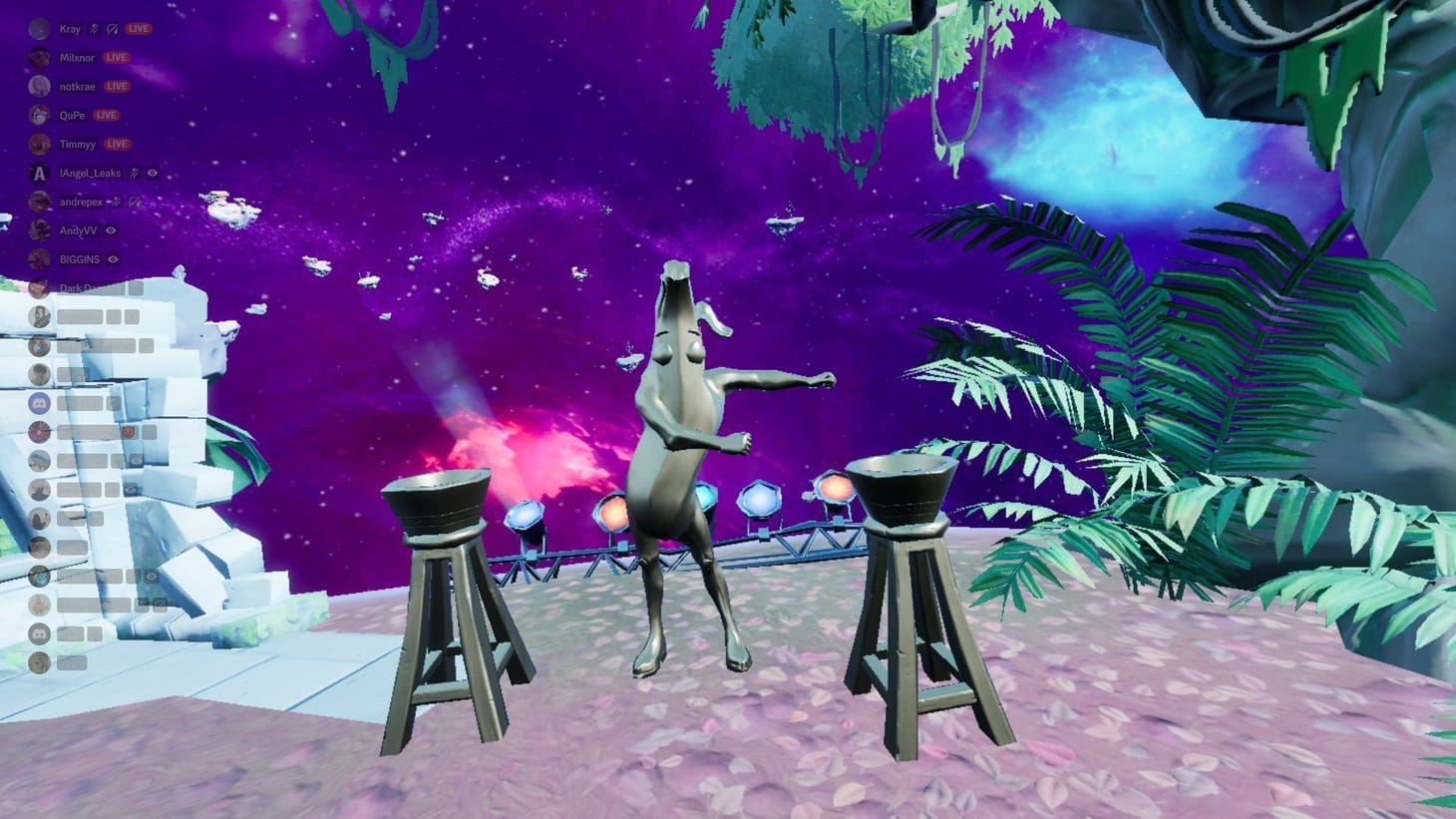The image size is (1456, 819).
Task: Click the eye icon next to BIGGINS
Action: [x=112, y=259]
